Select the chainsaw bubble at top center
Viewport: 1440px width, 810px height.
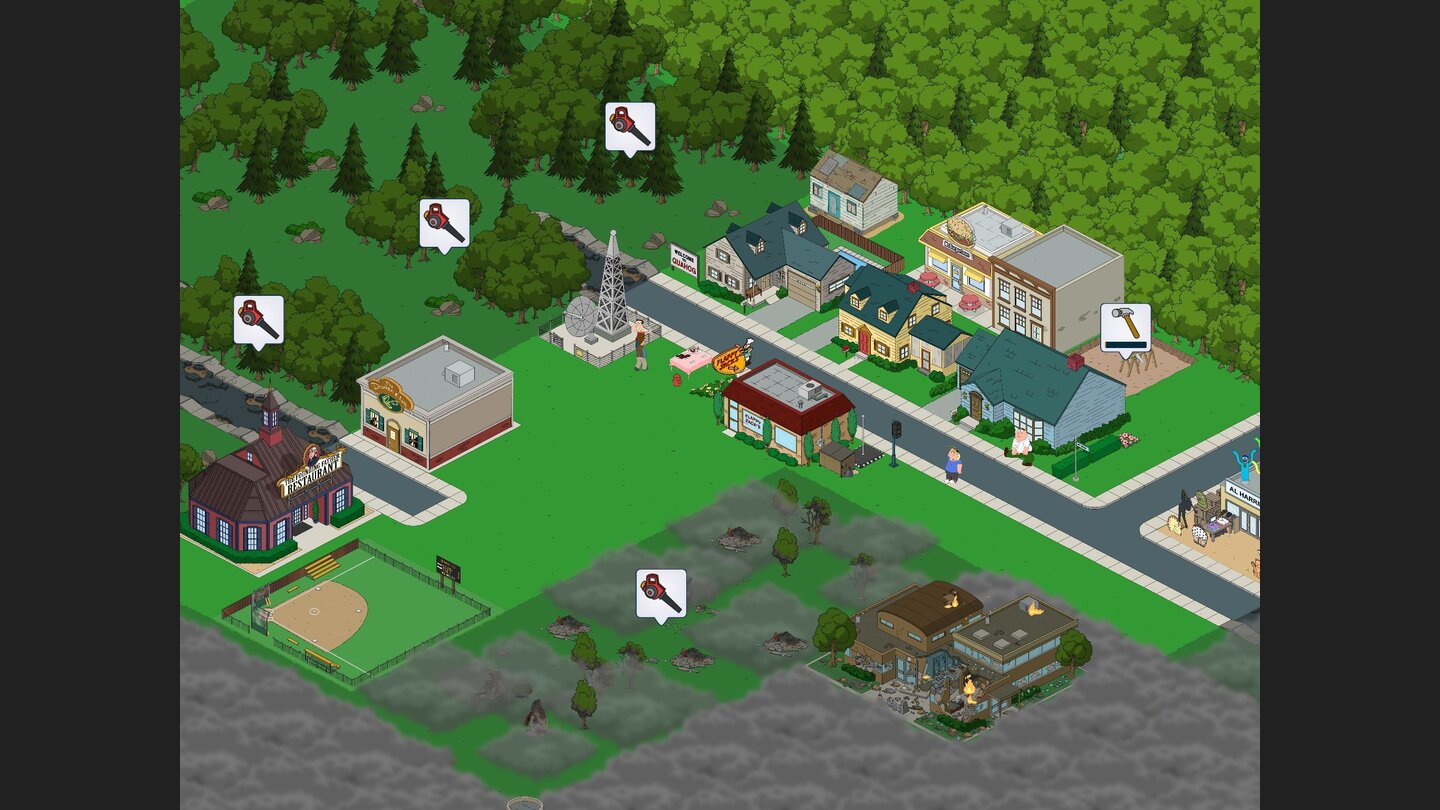tap(628, 126)
